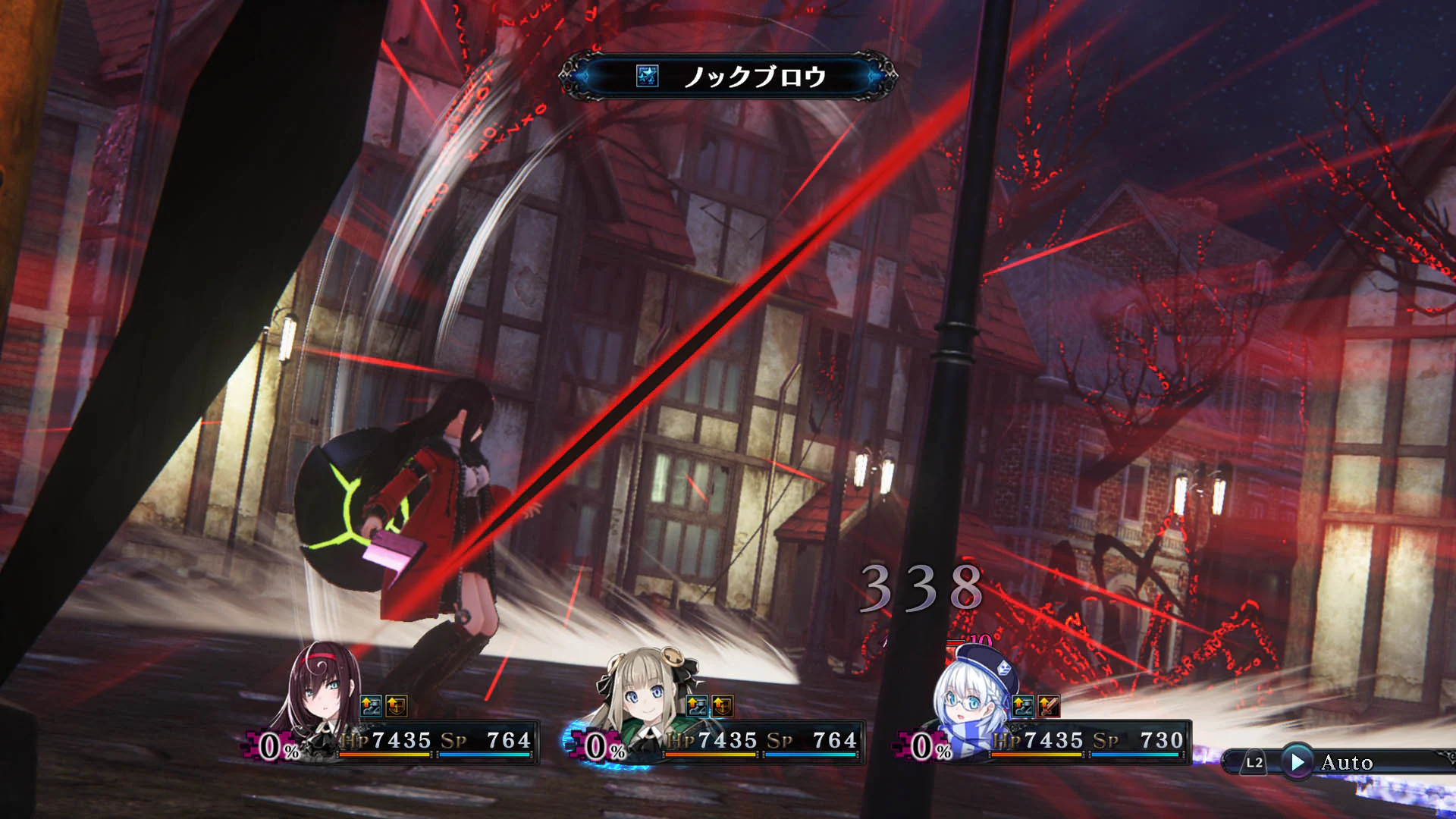This screenshot has height=819, width=1456.
Task: Click the golden shield defense buff icon beside Ai
Action: 395,705
